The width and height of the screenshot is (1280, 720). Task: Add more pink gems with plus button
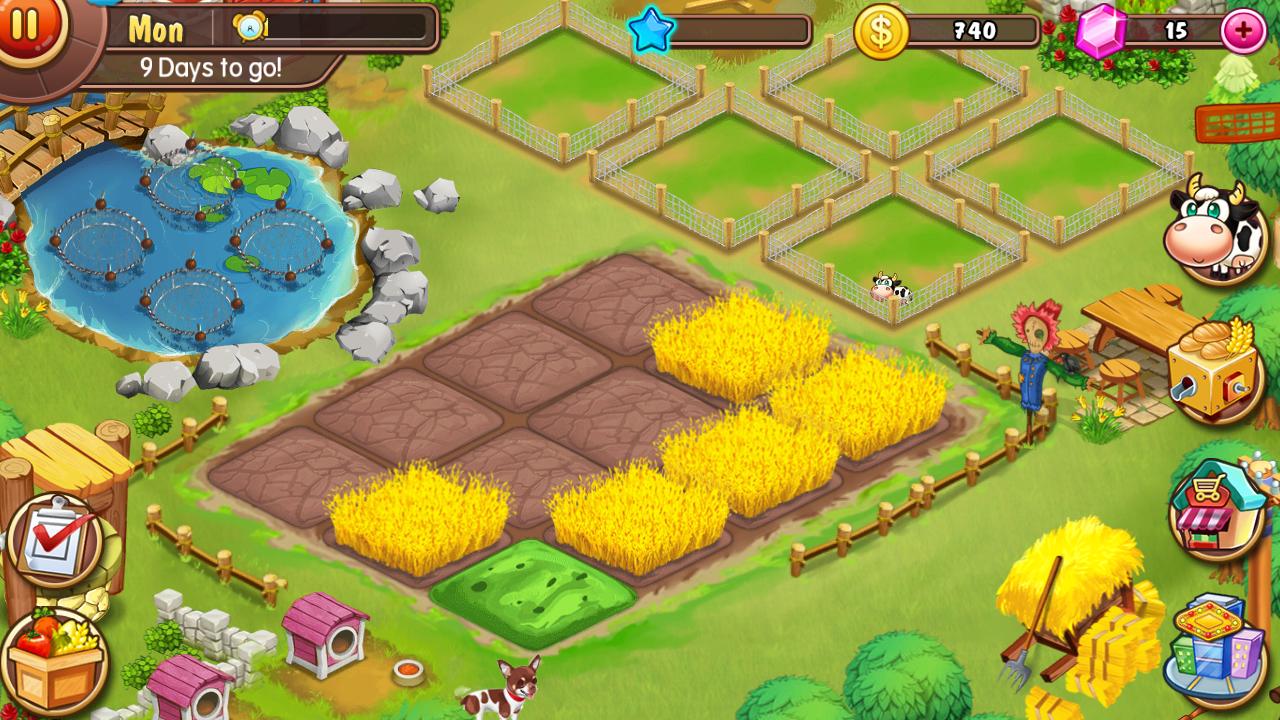tap(1243, 31)
